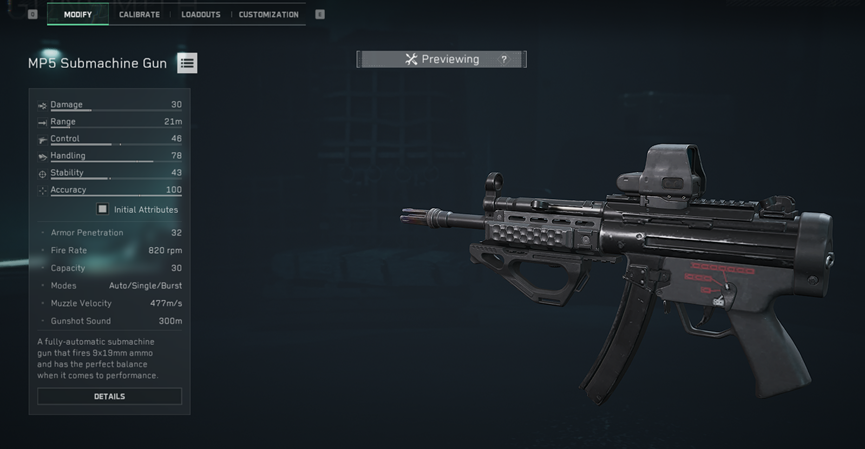Open the Calibrate tab
This screenshot has height=449, width=865.
pos(139,15)
